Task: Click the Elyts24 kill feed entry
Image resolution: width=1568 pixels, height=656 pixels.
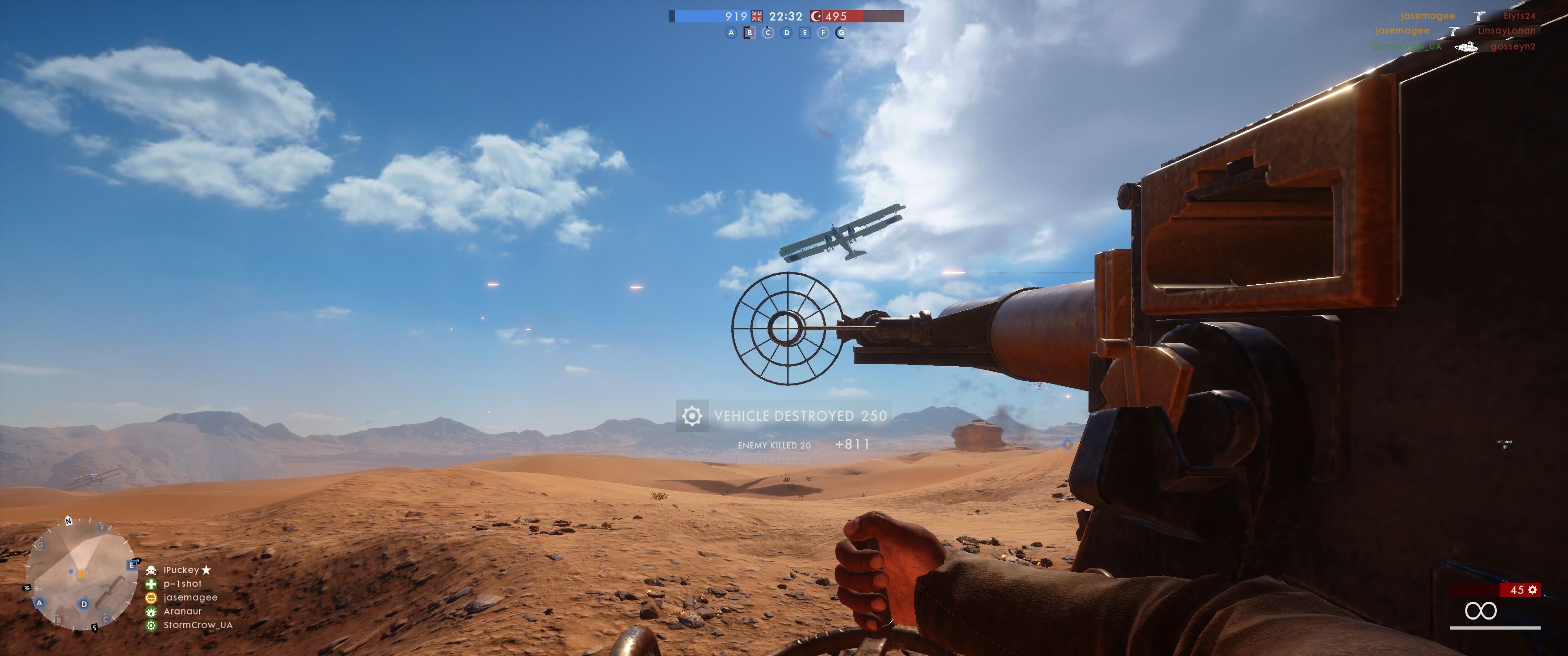Action: (1519, 16)
